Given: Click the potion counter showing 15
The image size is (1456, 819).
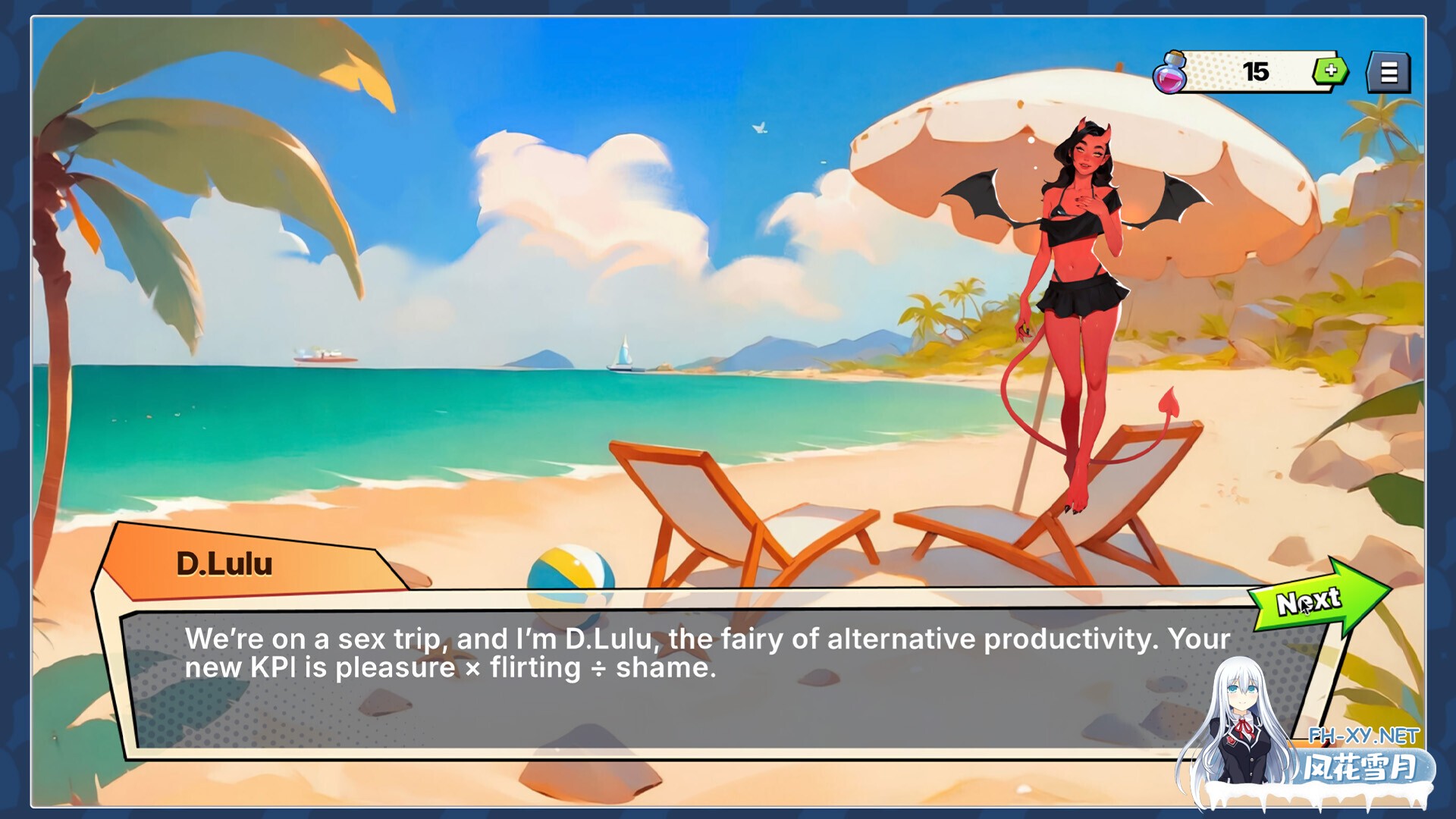Looking at the screenshot, I should point(1256,71).
